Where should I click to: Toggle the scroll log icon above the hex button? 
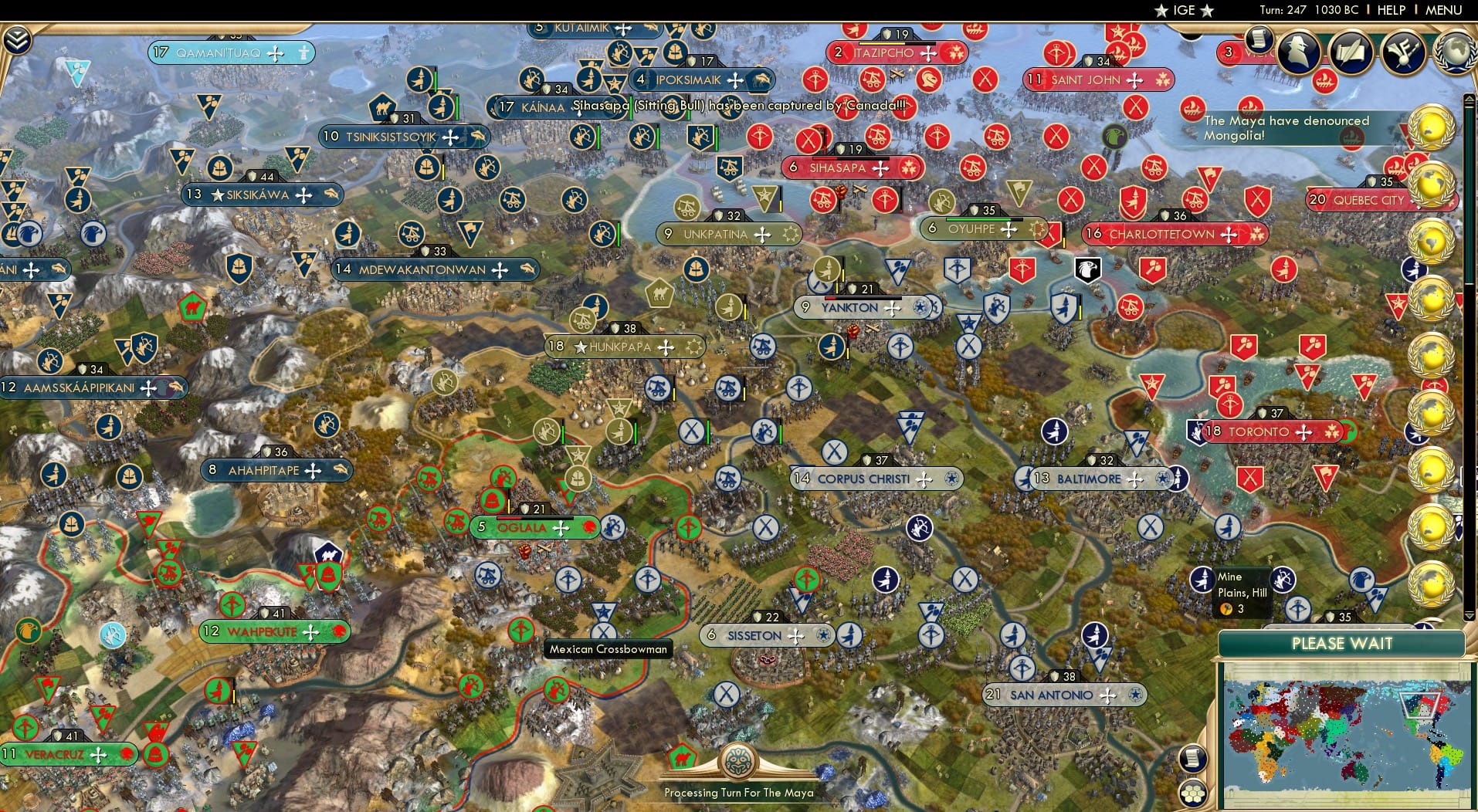pyautogui.click(x=1193, y=759)
